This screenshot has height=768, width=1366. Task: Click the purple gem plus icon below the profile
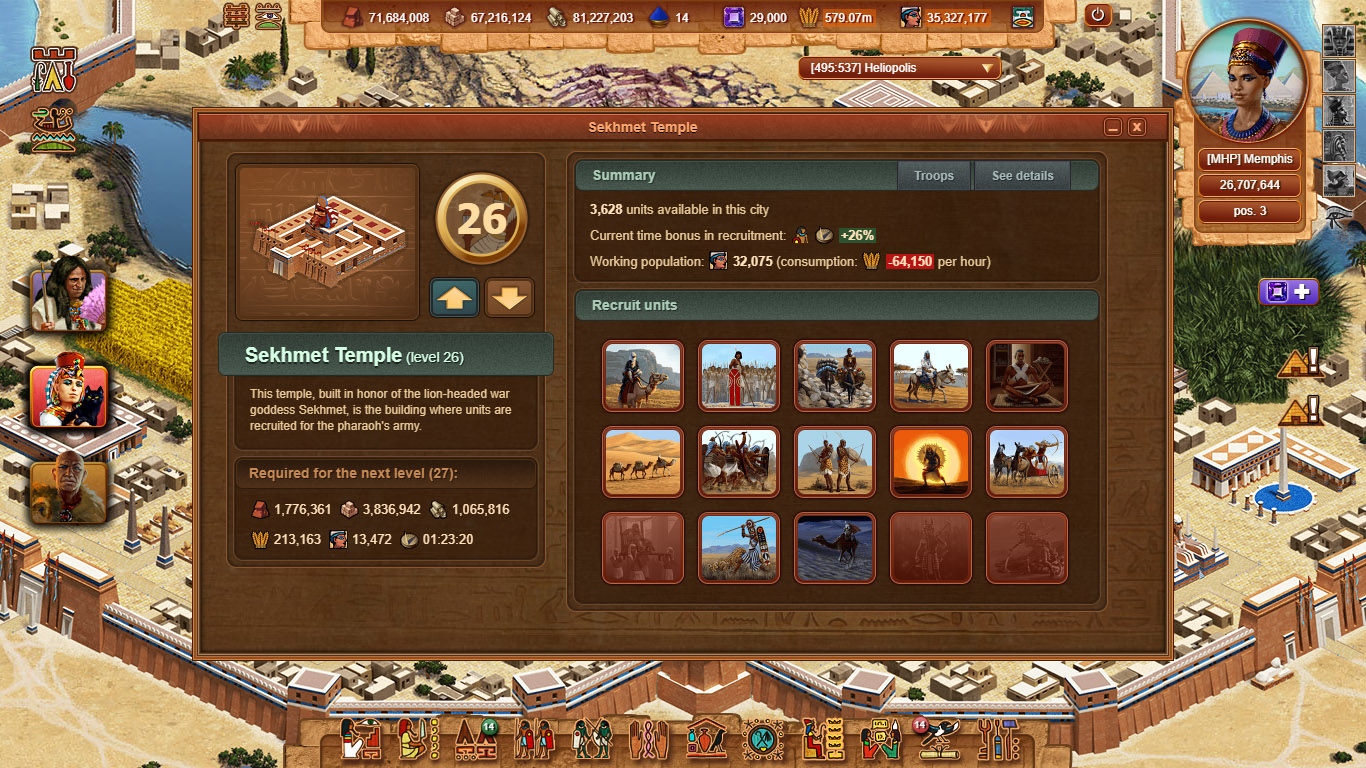tap(1288, 291)
